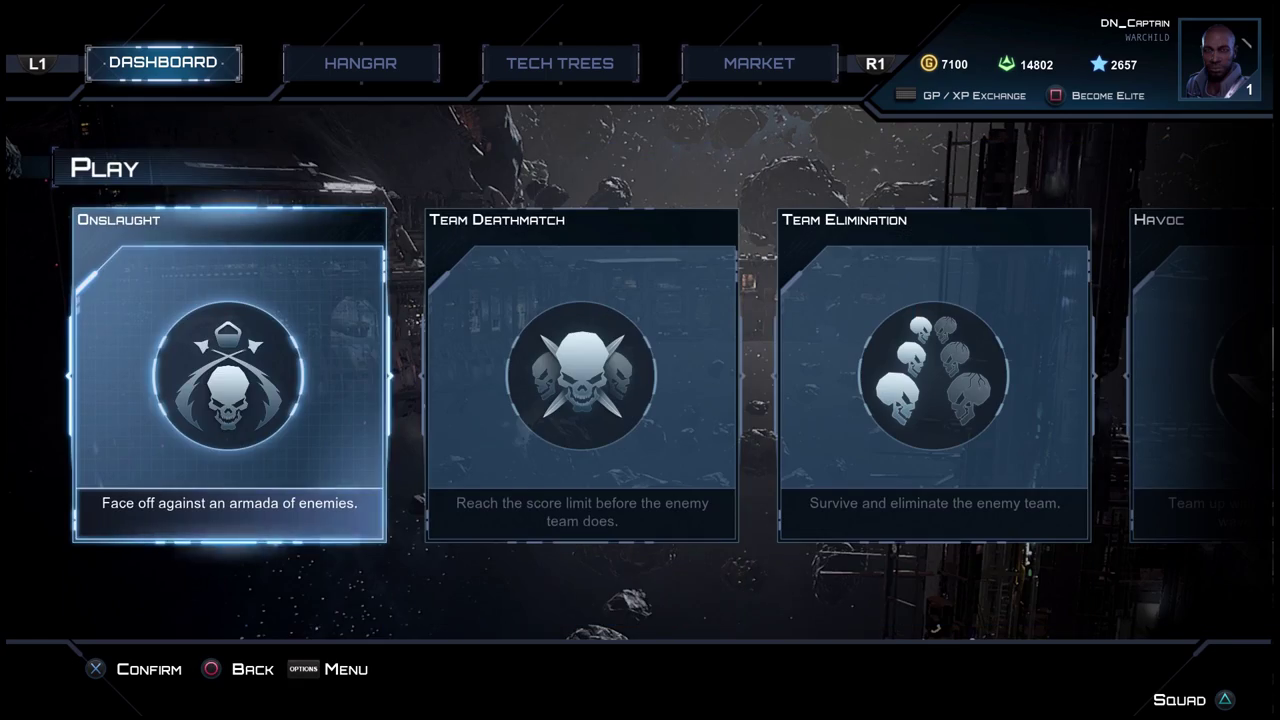Go to the Tech Trees tab
This screenshot has height=720, width=1280.
(559, 63)
